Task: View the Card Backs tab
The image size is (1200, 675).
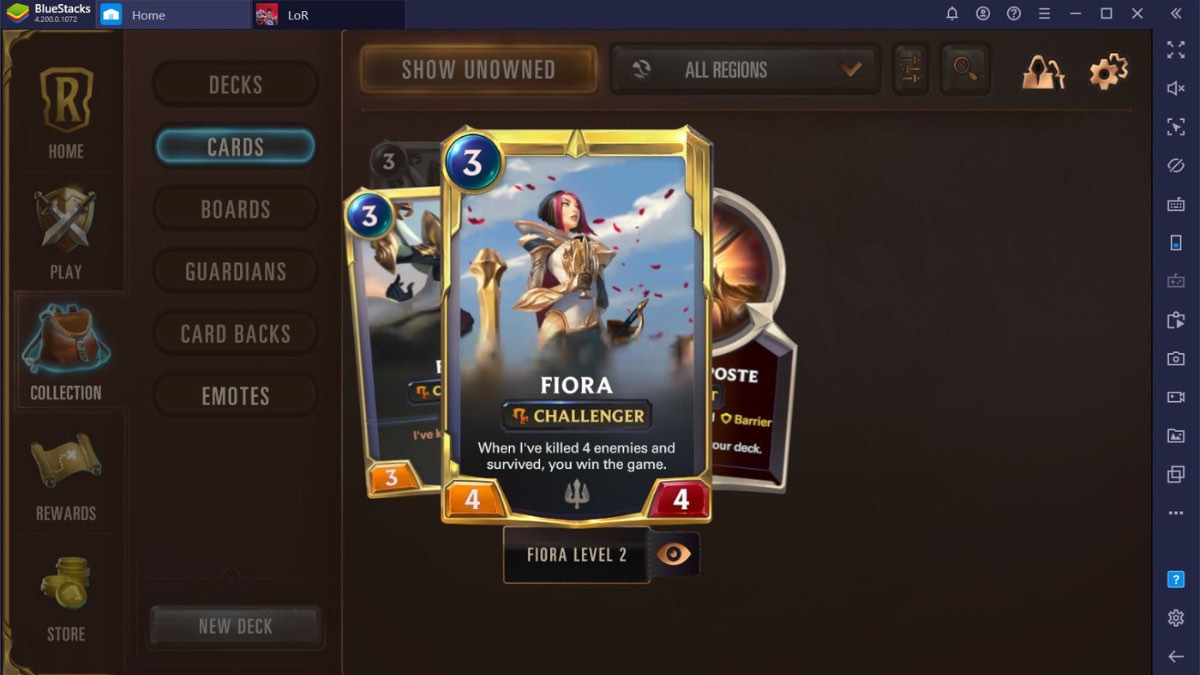Action: tap(235, 334)
